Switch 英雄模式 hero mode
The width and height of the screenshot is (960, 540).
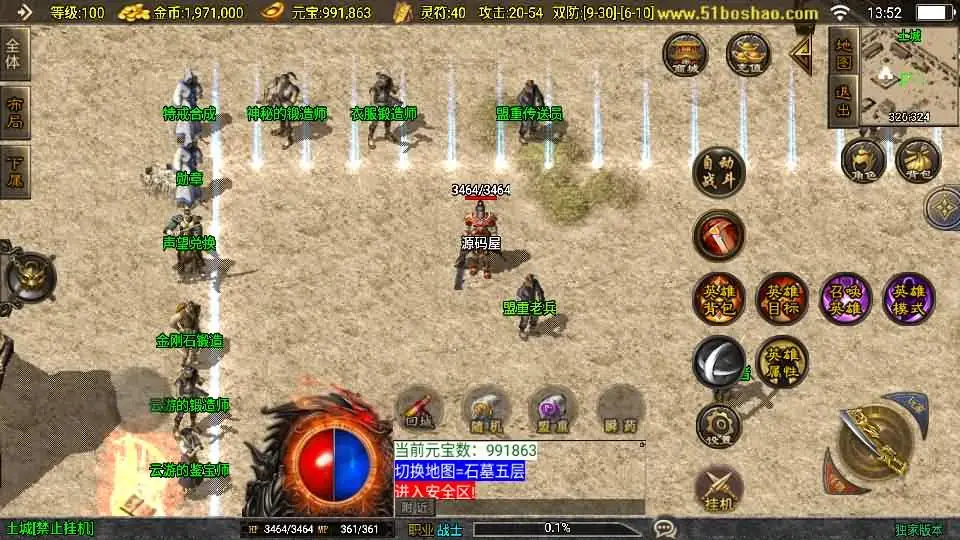click(909, 299)
